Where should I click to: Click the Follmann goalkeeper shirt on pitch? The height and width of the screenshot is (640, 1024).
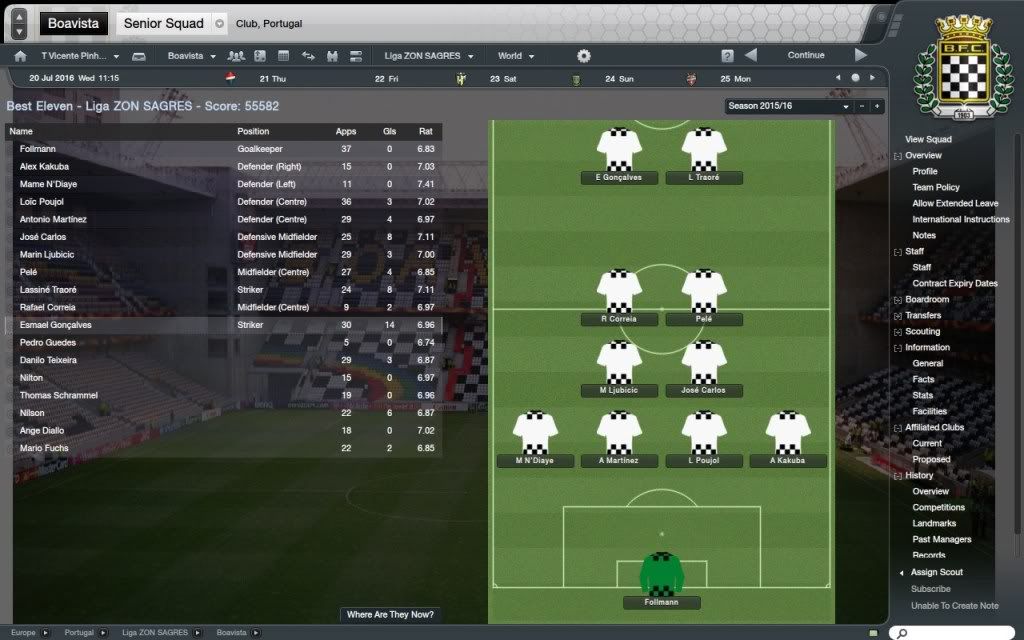point(660,573)
